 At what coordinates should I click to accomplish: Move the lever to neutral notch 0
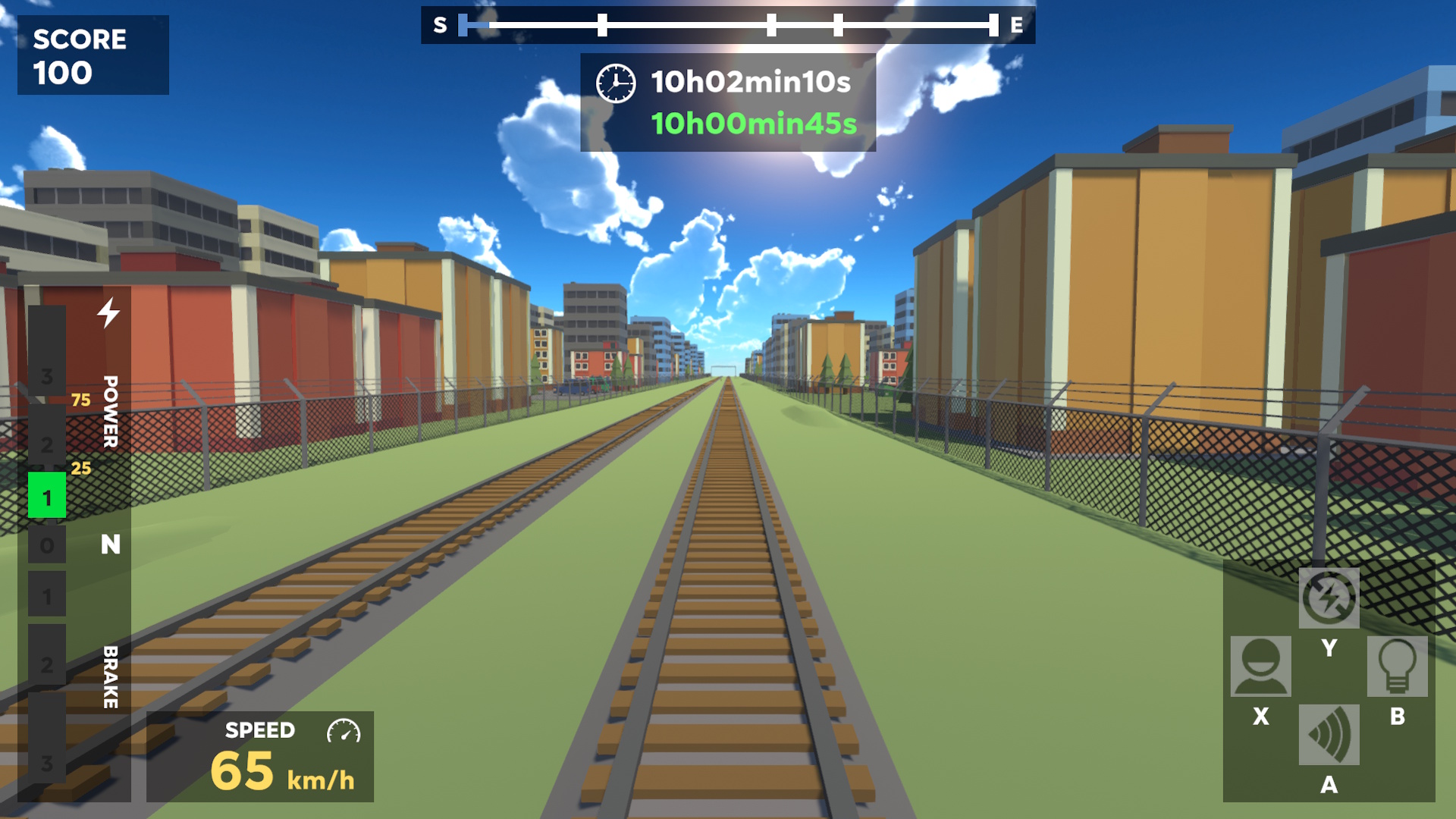coord(47,544)
